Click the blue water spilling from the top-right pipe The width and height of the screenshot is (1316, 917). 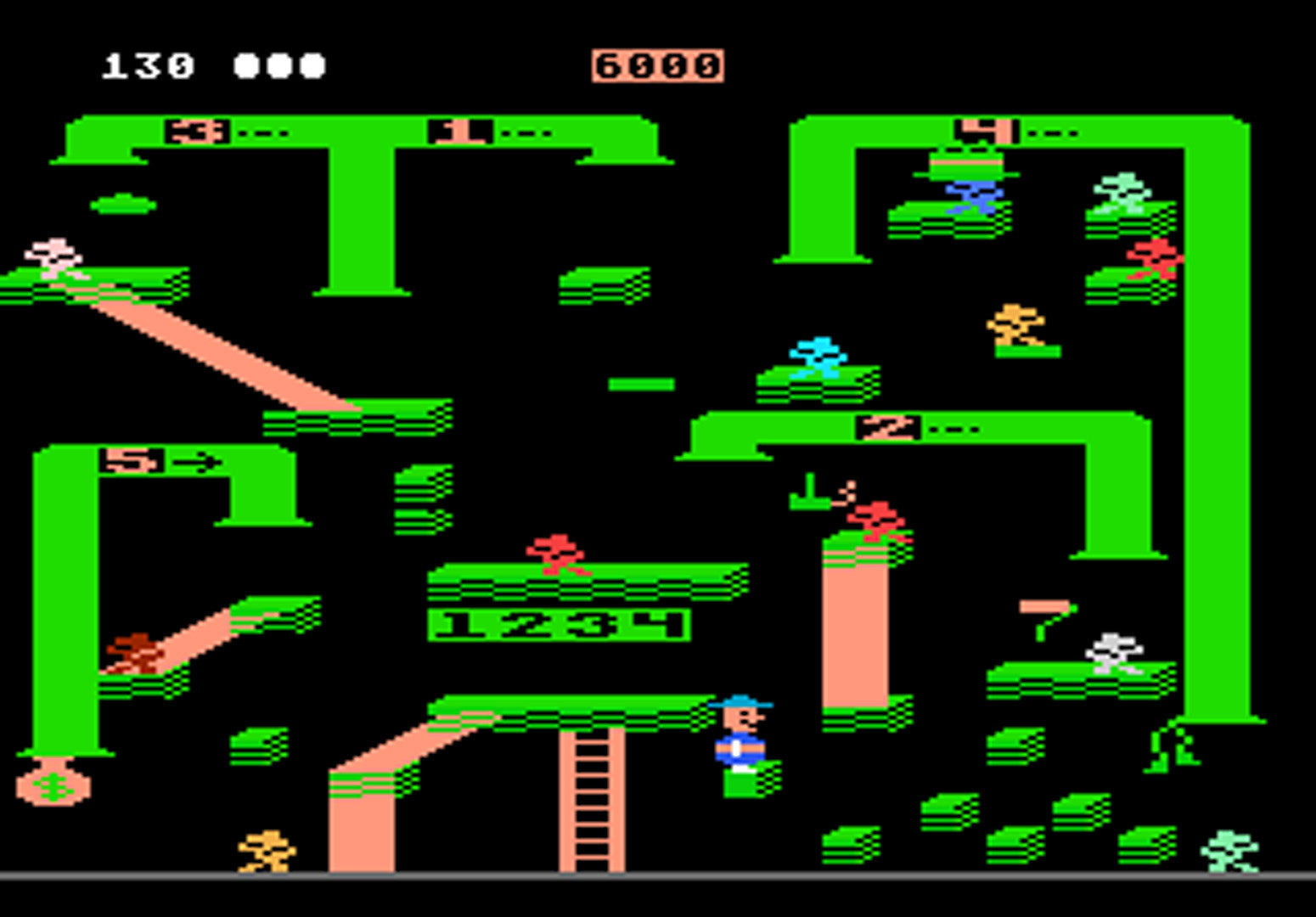tap(972, 195)
